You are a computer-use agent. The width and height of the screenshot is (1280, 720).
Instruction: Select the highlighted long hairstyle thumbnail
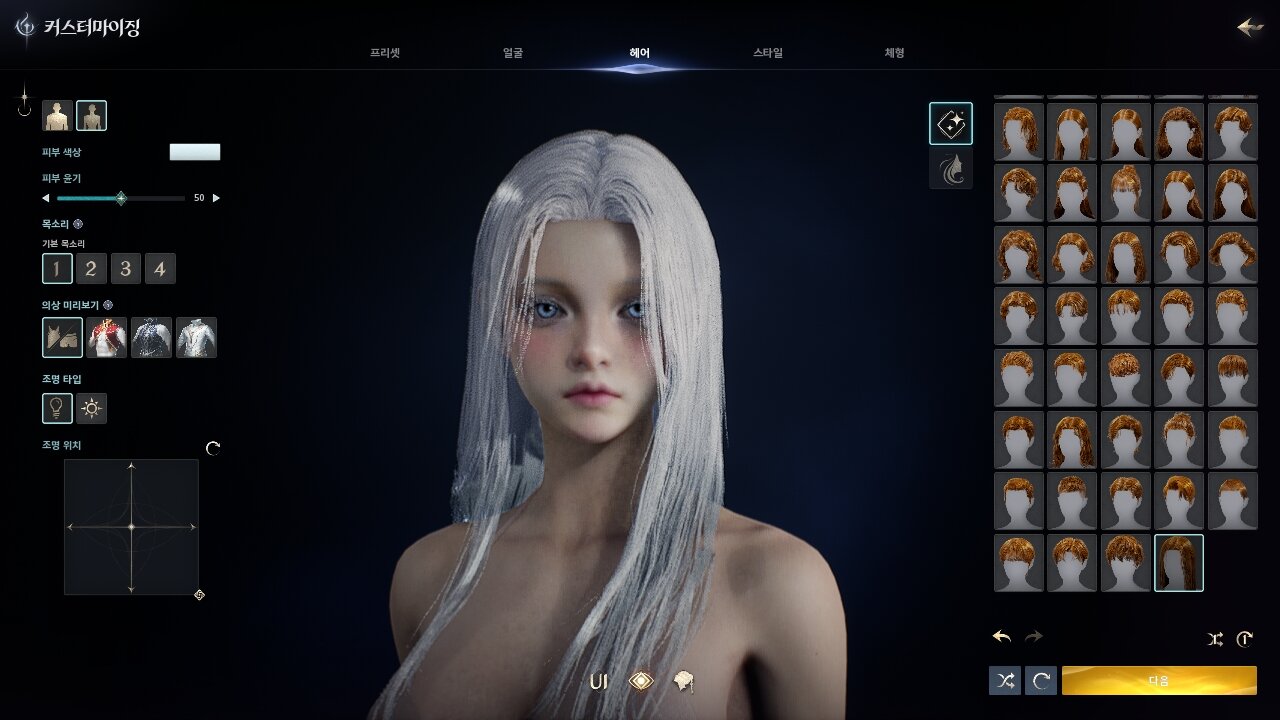click(1179, 563)
